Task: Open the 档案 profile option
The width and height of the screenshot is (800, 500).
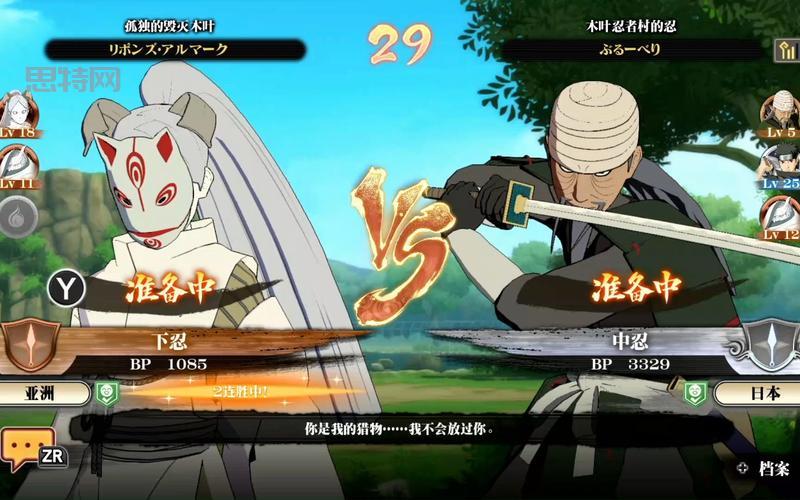Action: point(765,467)
